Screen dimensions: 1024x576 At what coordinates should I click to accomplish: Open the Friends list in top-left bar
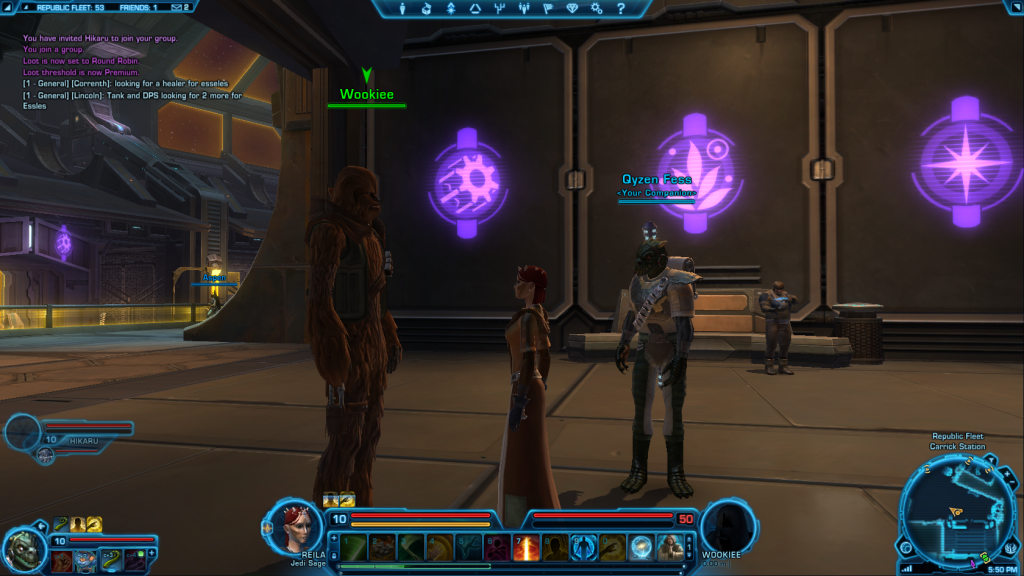tap(138, 7)
